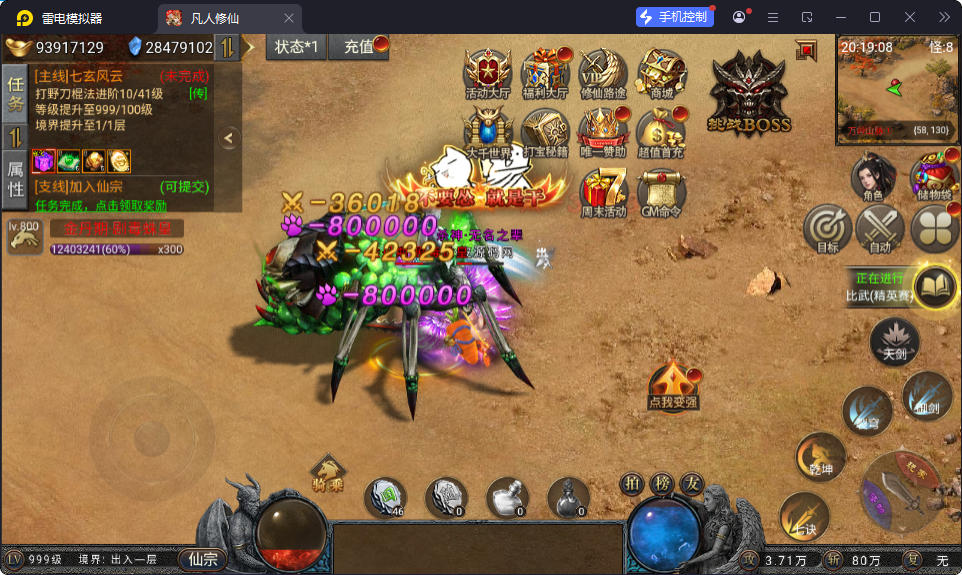Open the 状态*1 status button

(297, 47)
